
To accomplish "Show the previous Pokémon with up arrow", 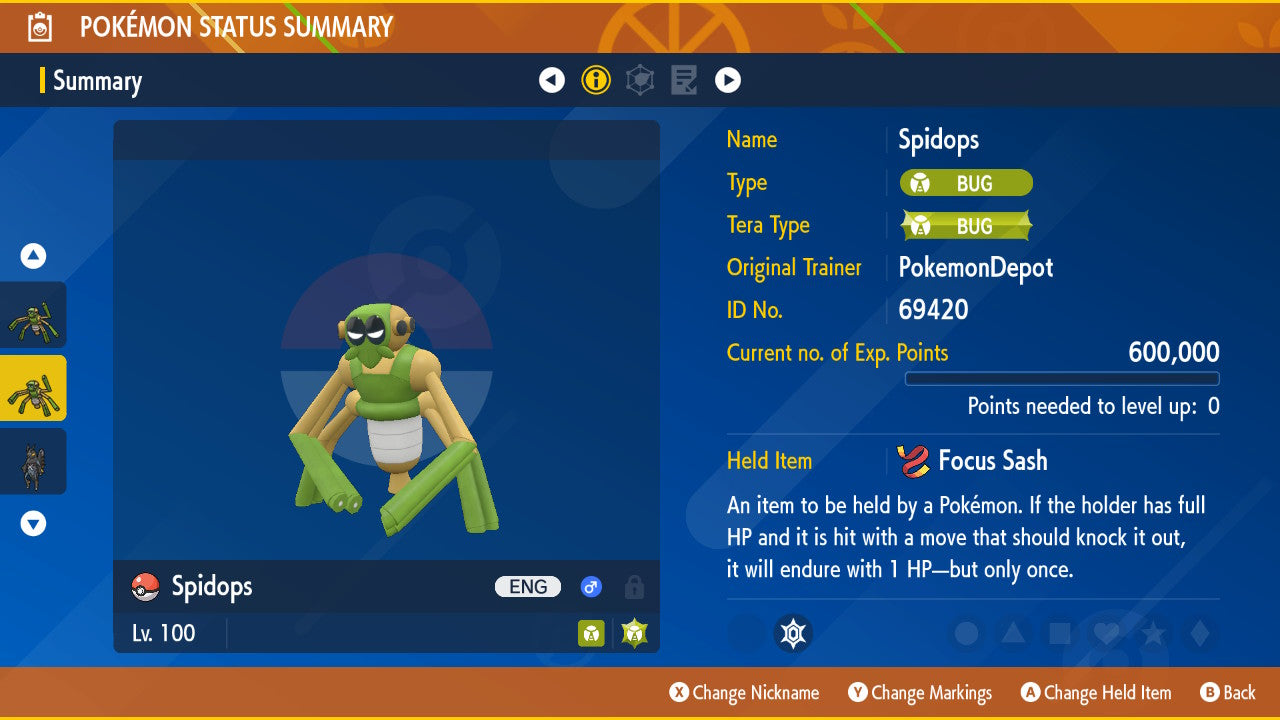I will click(34, 257).
